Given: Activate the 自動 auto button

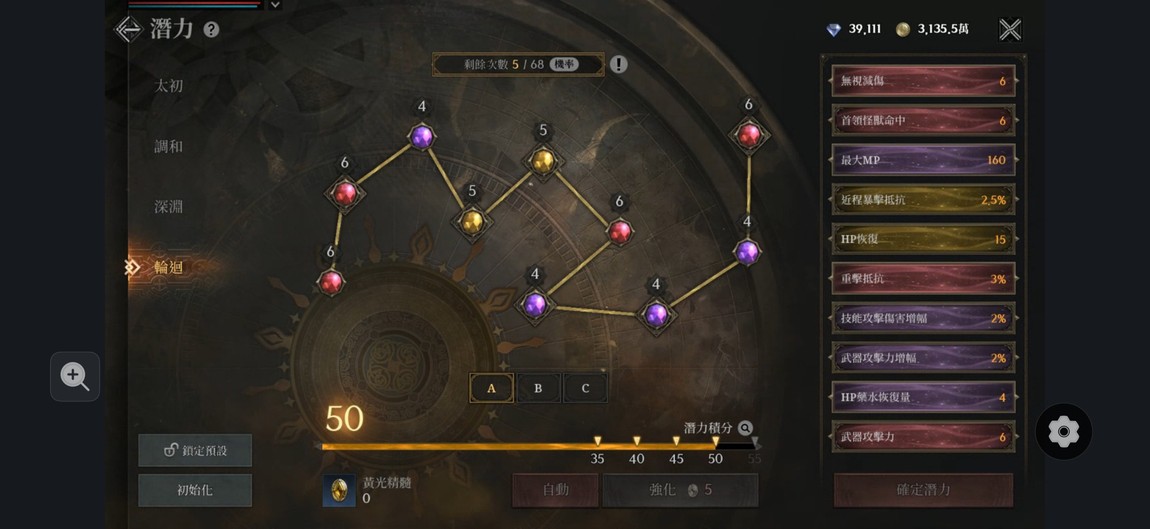Looking at the screenshot, I should click(x=555, y=490).
